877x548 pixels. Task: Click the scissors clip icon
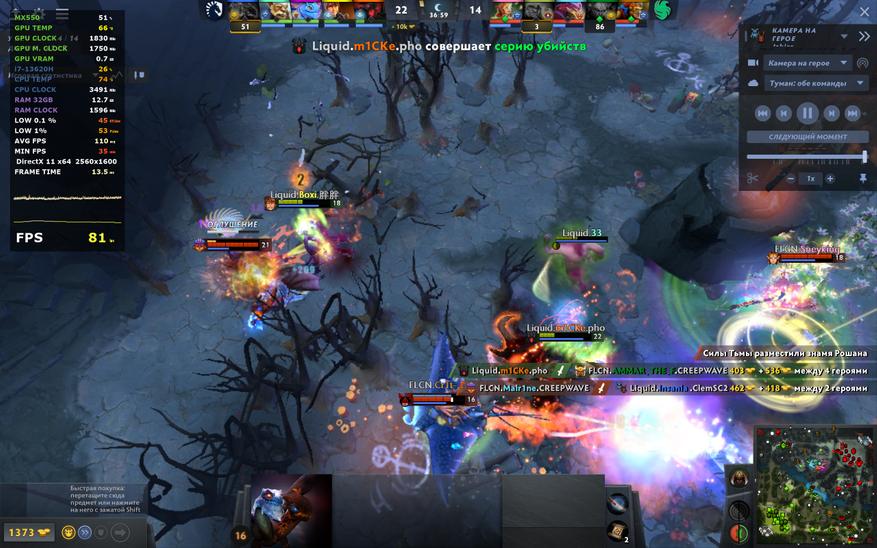(x=753, y=179)
